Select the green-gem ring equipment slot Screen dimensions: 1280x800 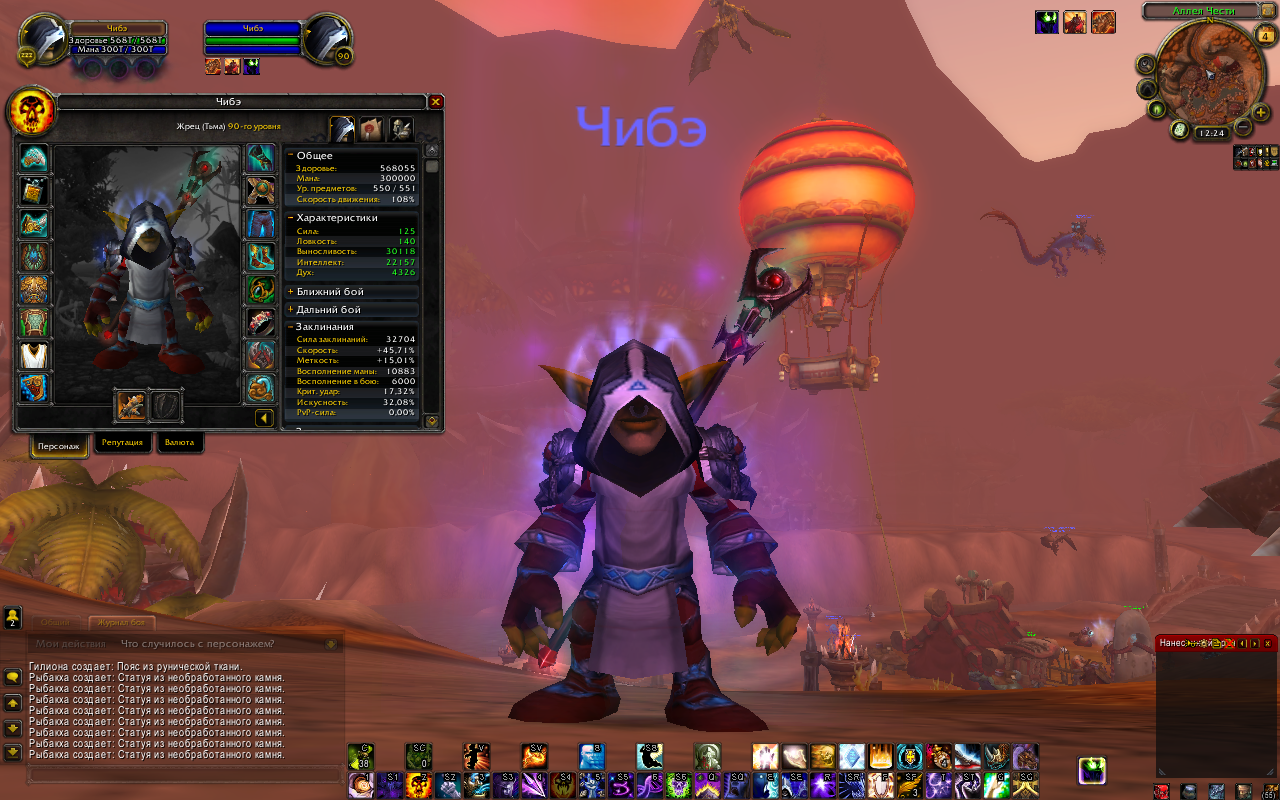[x=261, y=289]
